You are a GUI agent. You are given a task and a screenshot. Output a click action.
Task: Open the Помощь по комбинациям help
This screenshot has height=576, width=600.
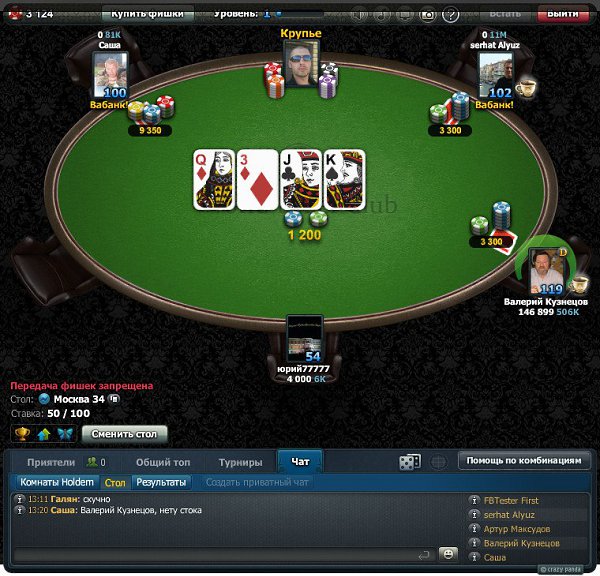click(522, 461)
